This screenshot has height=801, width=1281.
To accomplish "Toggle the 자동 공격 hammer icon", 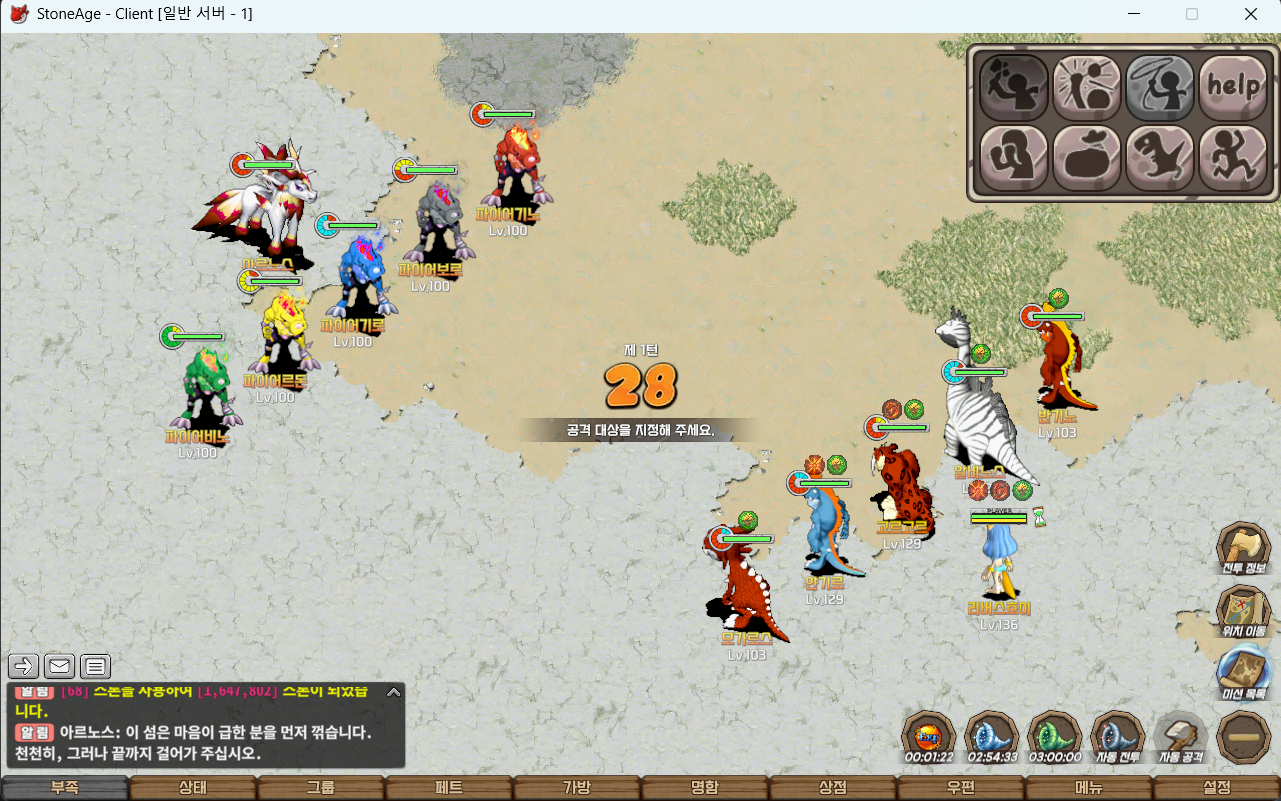I will click(x=1181, y=737).
